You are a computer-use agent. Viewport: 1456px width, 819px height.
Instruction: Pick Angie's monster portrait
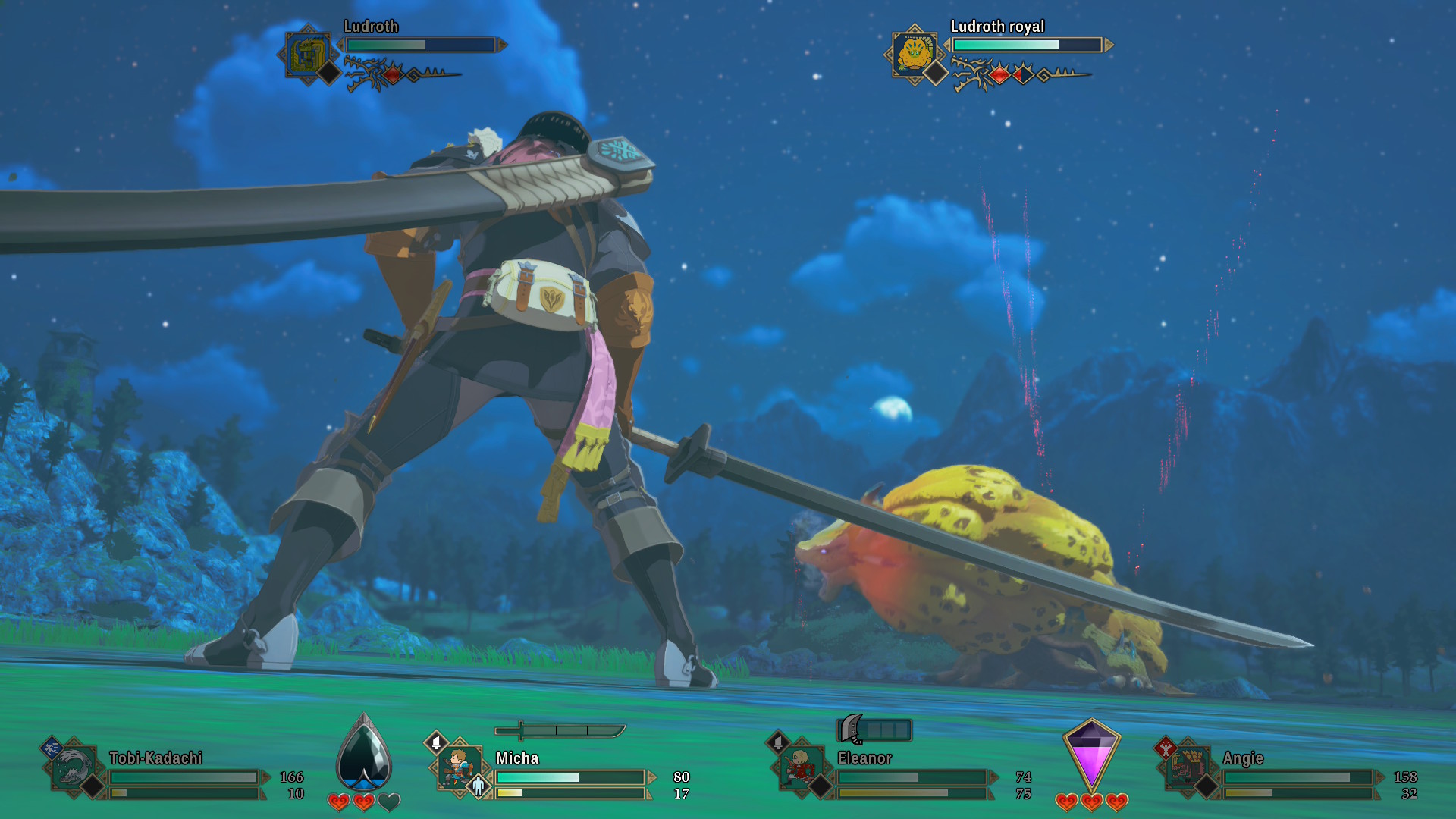(x=1186, y=767)
